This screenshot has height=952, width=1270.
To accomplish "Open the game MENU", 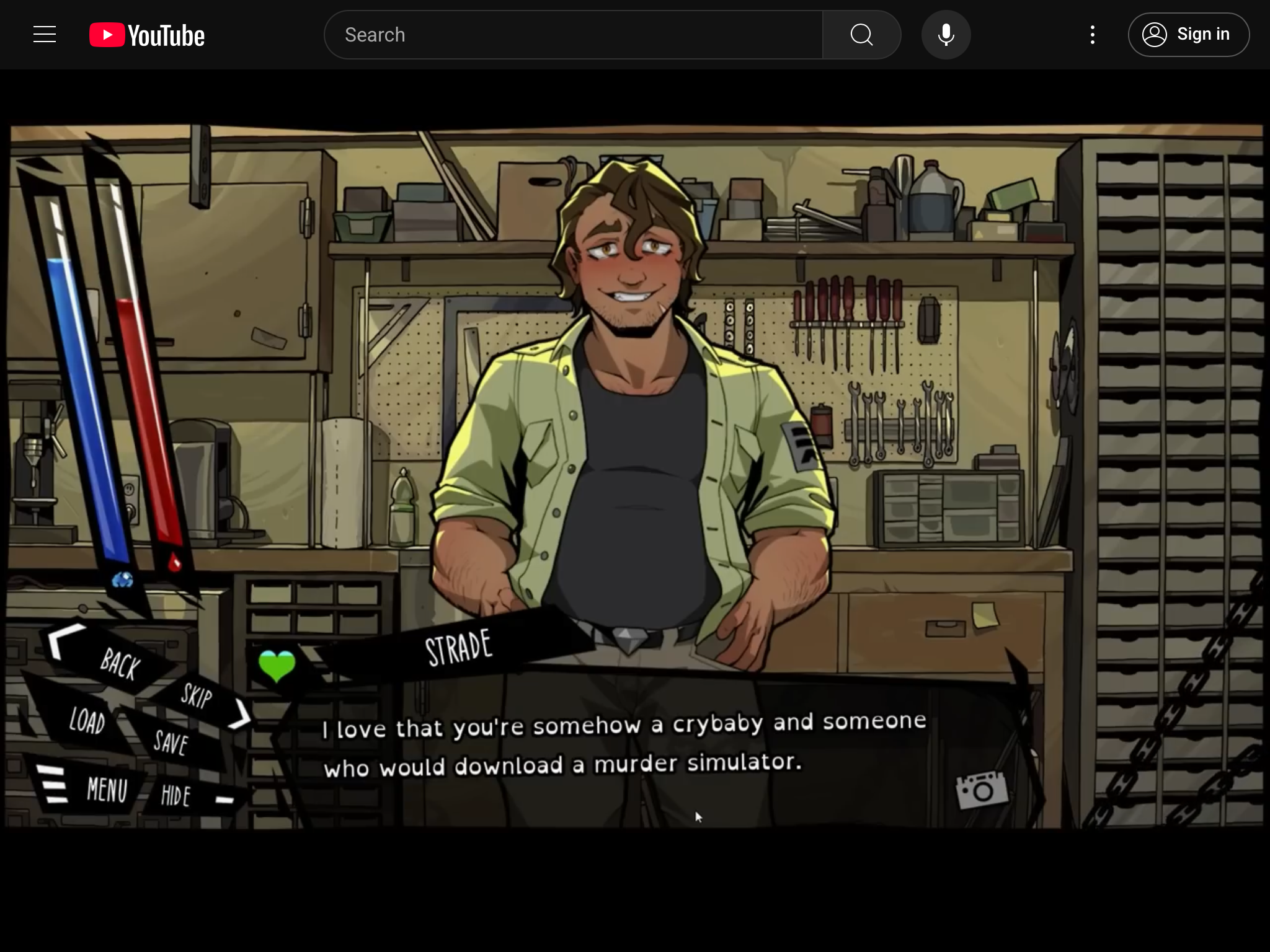I will [x=105, y=790].
